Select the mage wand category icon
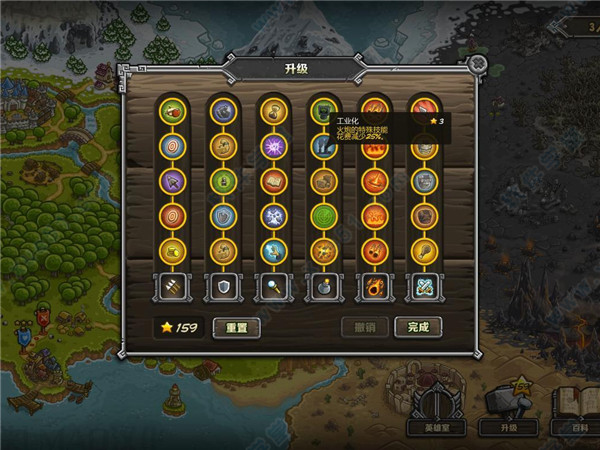600x450 pixels. coord(272,287)
